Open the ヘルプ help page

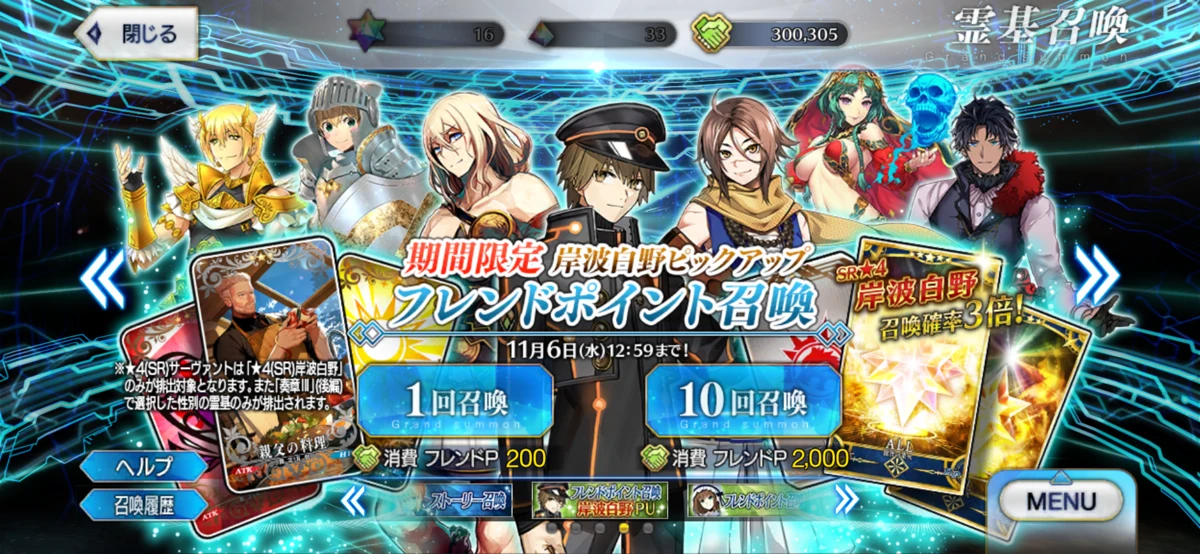click(145, 466)
